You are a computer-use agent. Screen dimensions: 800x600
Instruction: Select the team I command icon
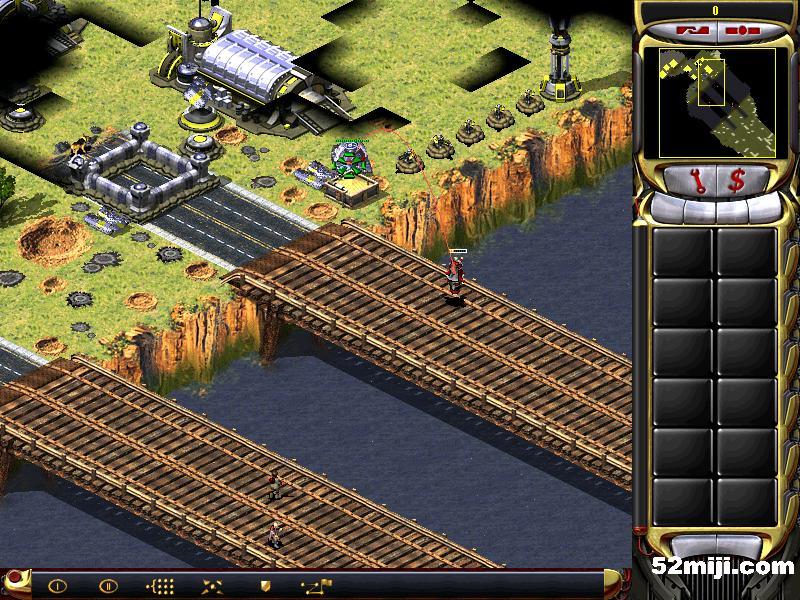(57, 585)
